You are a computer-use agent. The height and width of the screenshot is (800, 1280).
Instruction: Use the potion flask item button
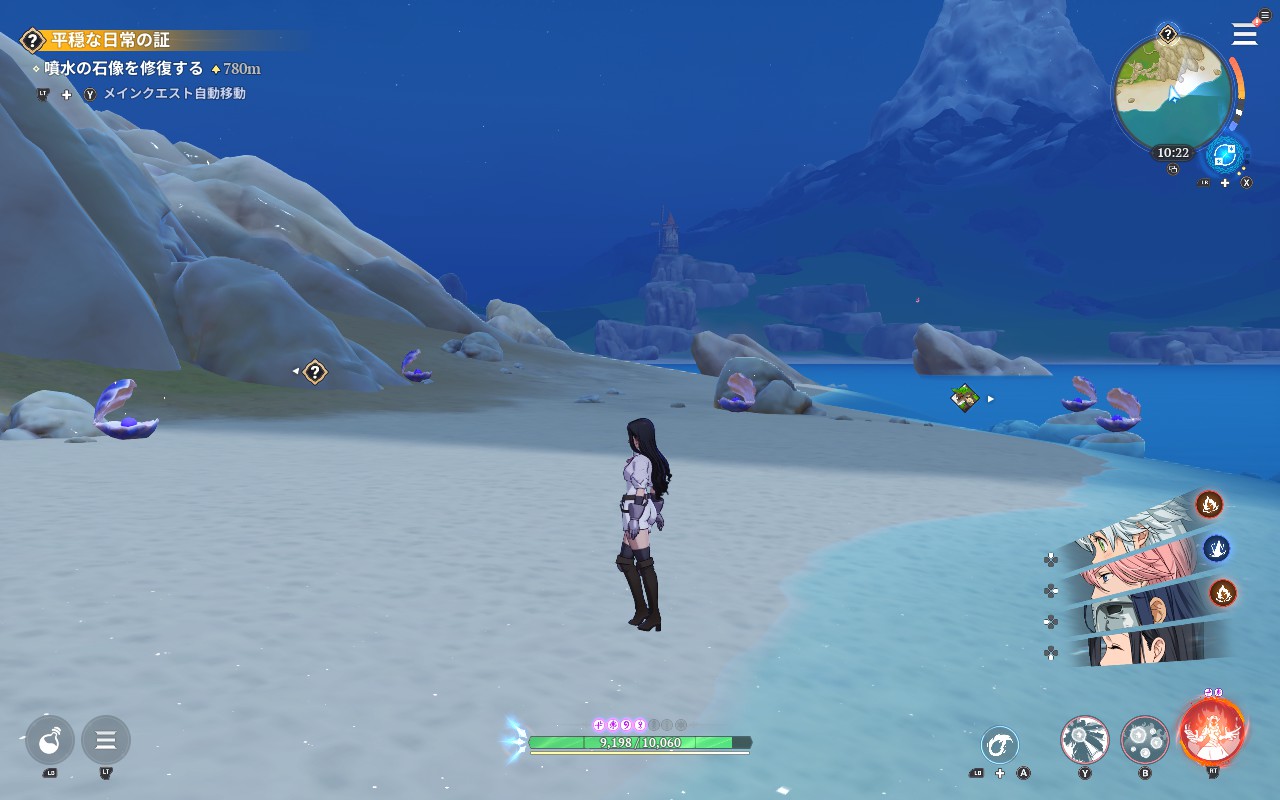(x=50, y=741)
